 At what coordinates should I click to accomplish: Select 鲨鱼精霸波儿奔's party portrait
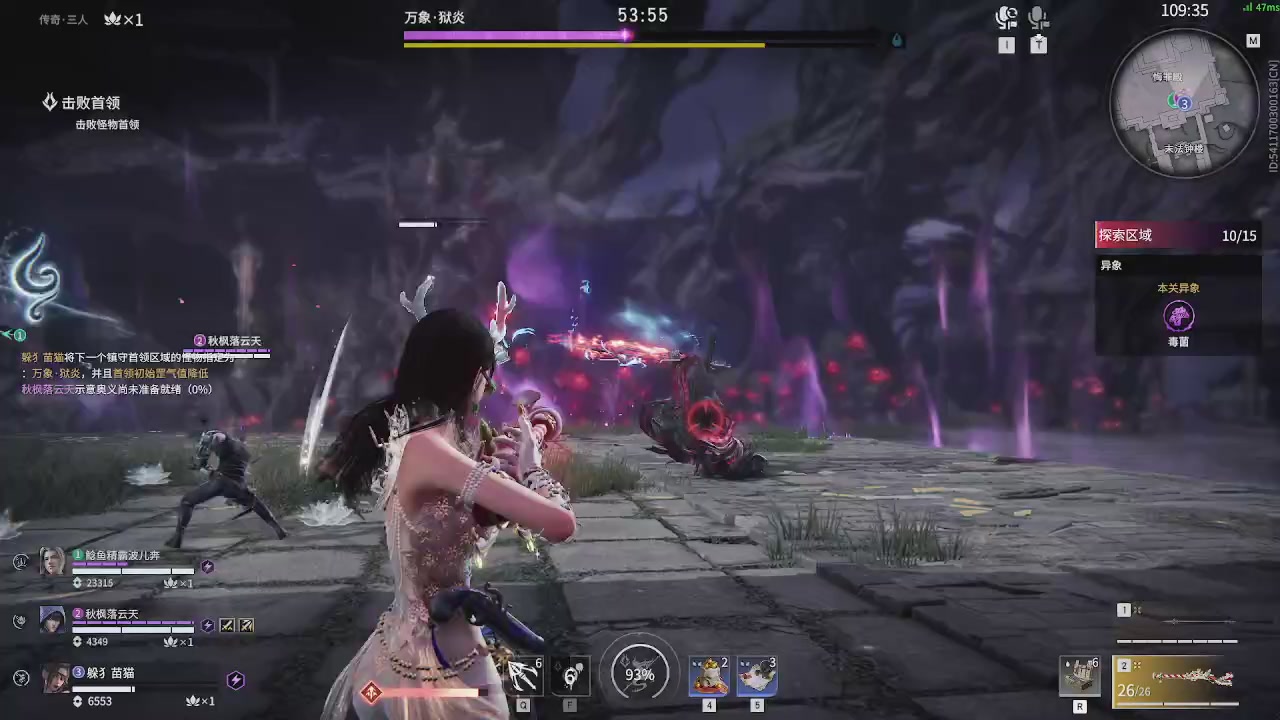tap(52, 562)
